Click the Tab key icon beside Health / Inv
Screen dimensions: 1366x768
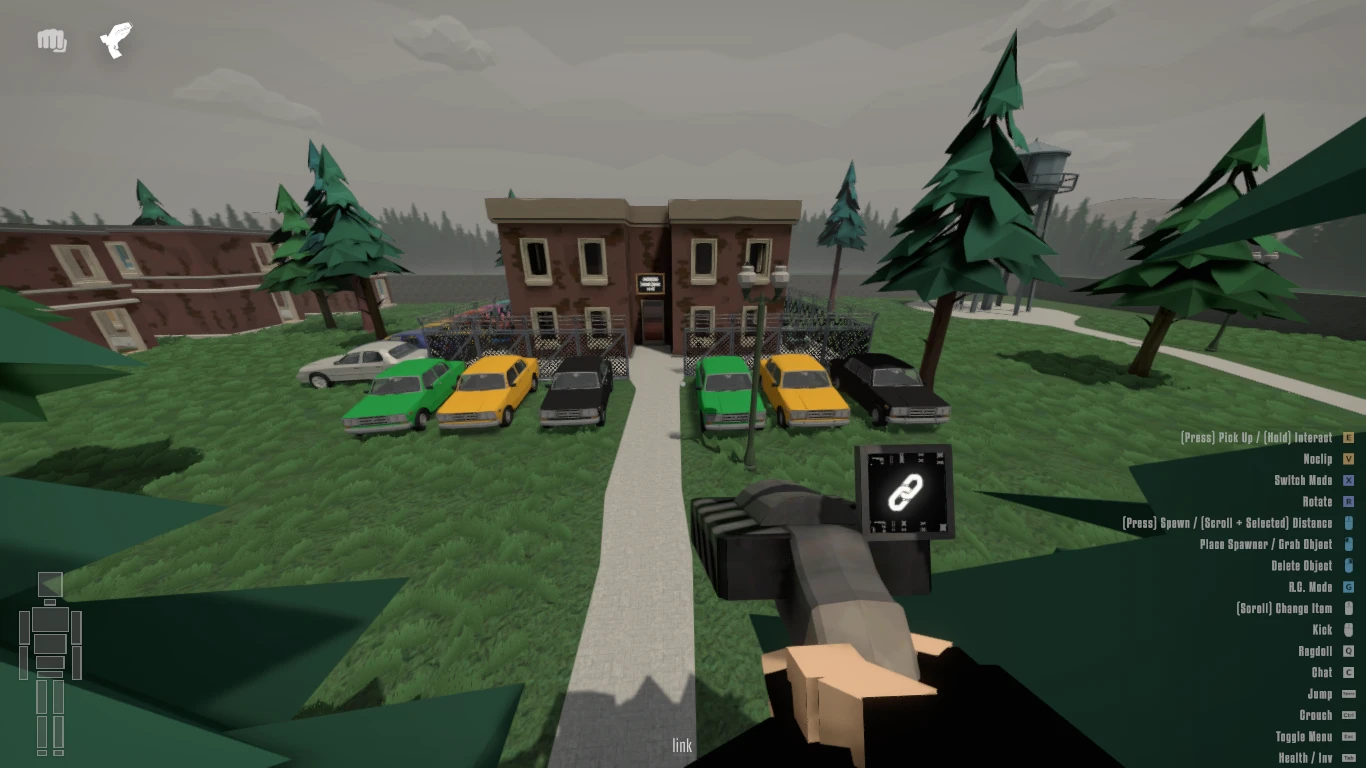tap(1350, 758)
